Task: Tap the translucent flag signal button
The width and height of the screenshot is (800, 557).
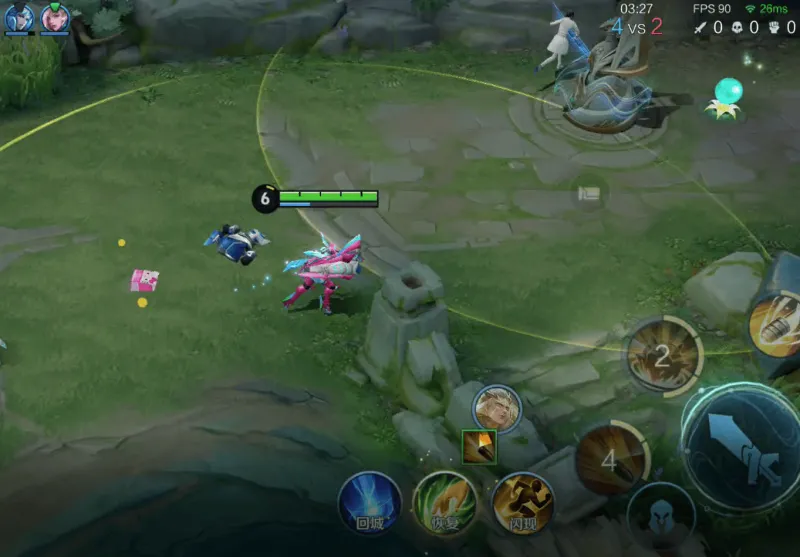Action: pyautogui.click(x=590, y=193)
